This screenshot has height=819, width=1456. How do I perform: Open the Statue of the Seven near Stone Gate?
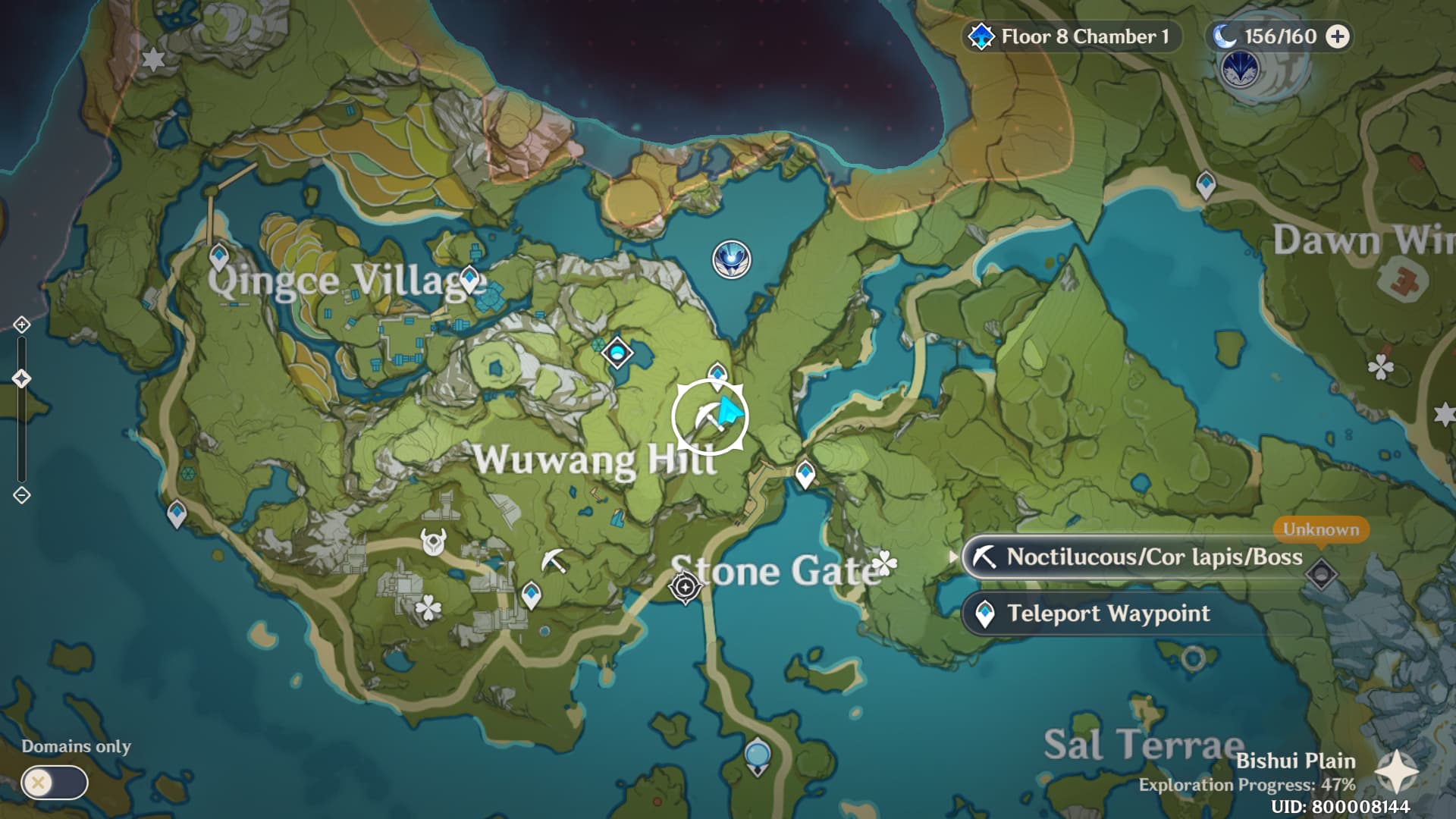pyautogui.click(x=686, y=588)
